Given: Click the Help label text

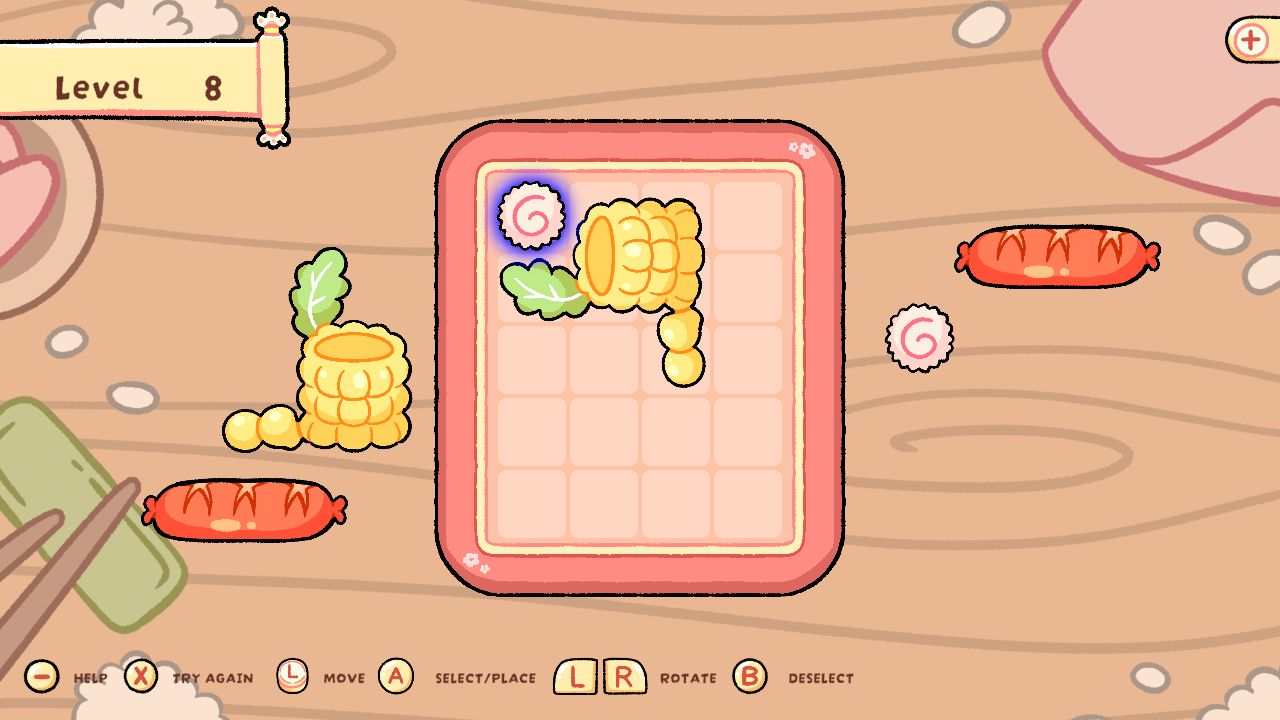Looking at the screenshot, I should point(90,678).
